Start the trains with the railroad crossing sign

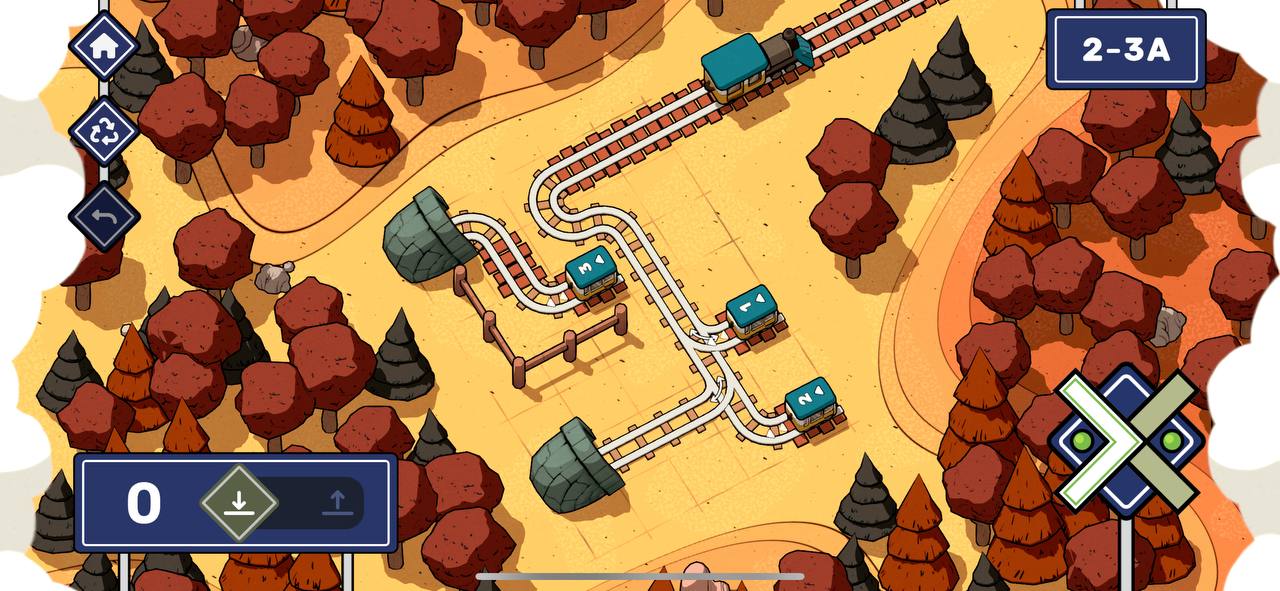tap(1127, 440)
